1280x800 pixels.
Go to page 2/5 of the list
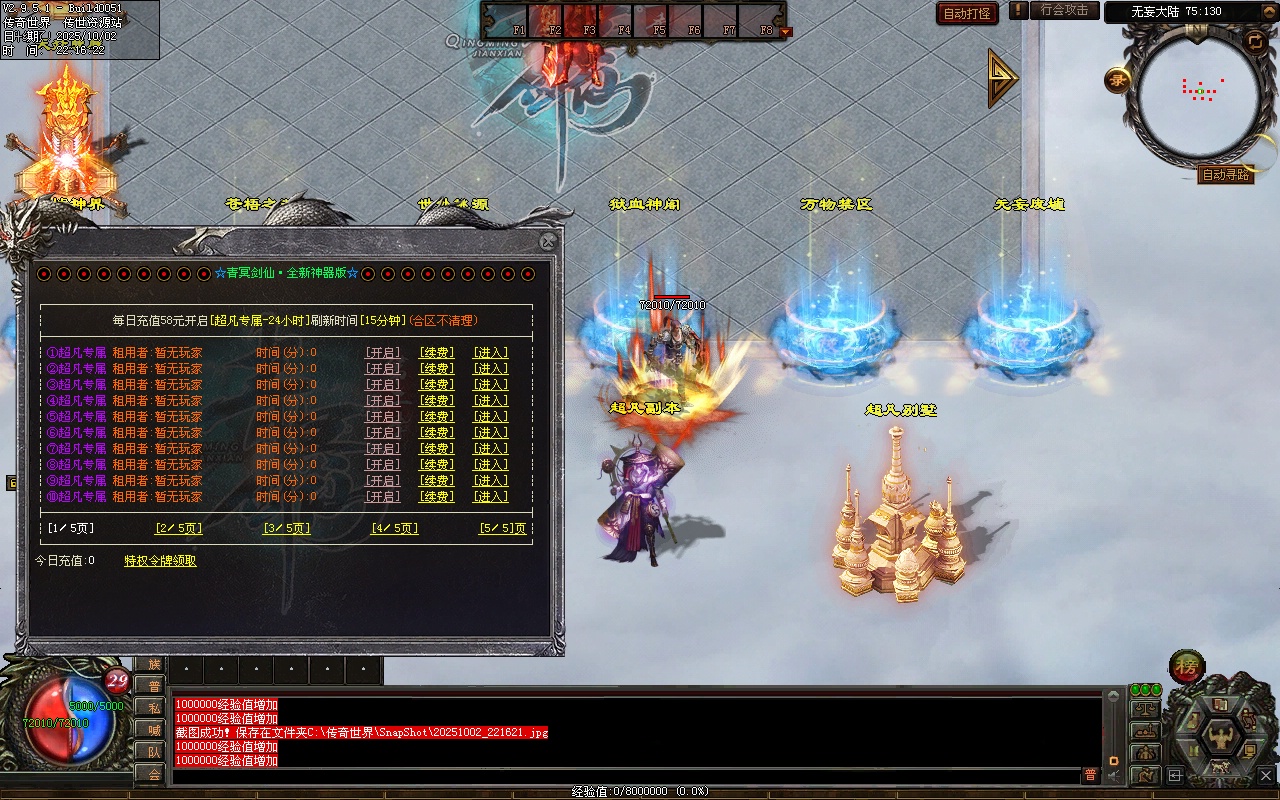tap(179, 529)
